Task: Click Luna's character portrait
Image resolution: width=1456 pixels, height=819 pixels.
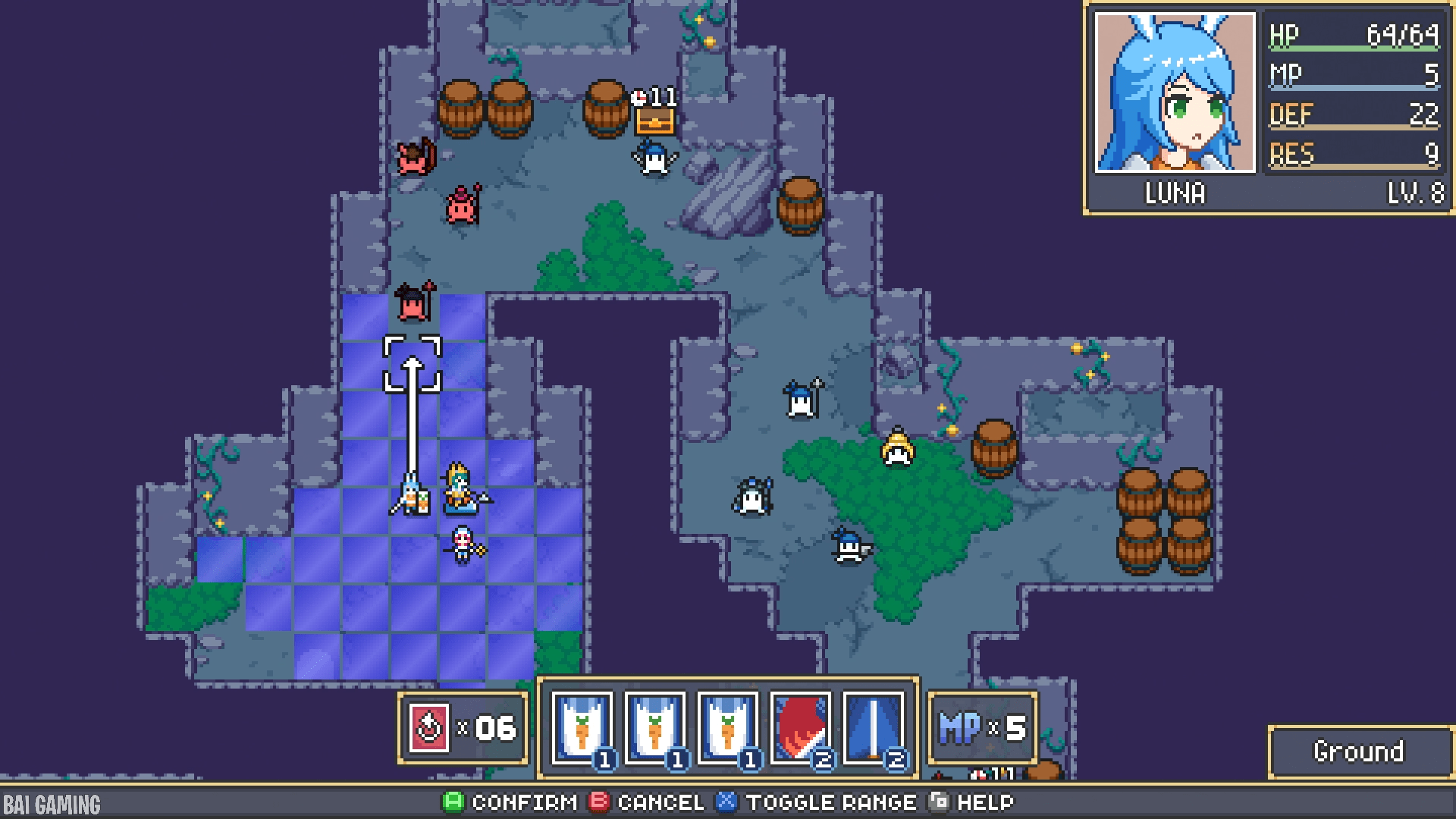Action: point(1175,93)
